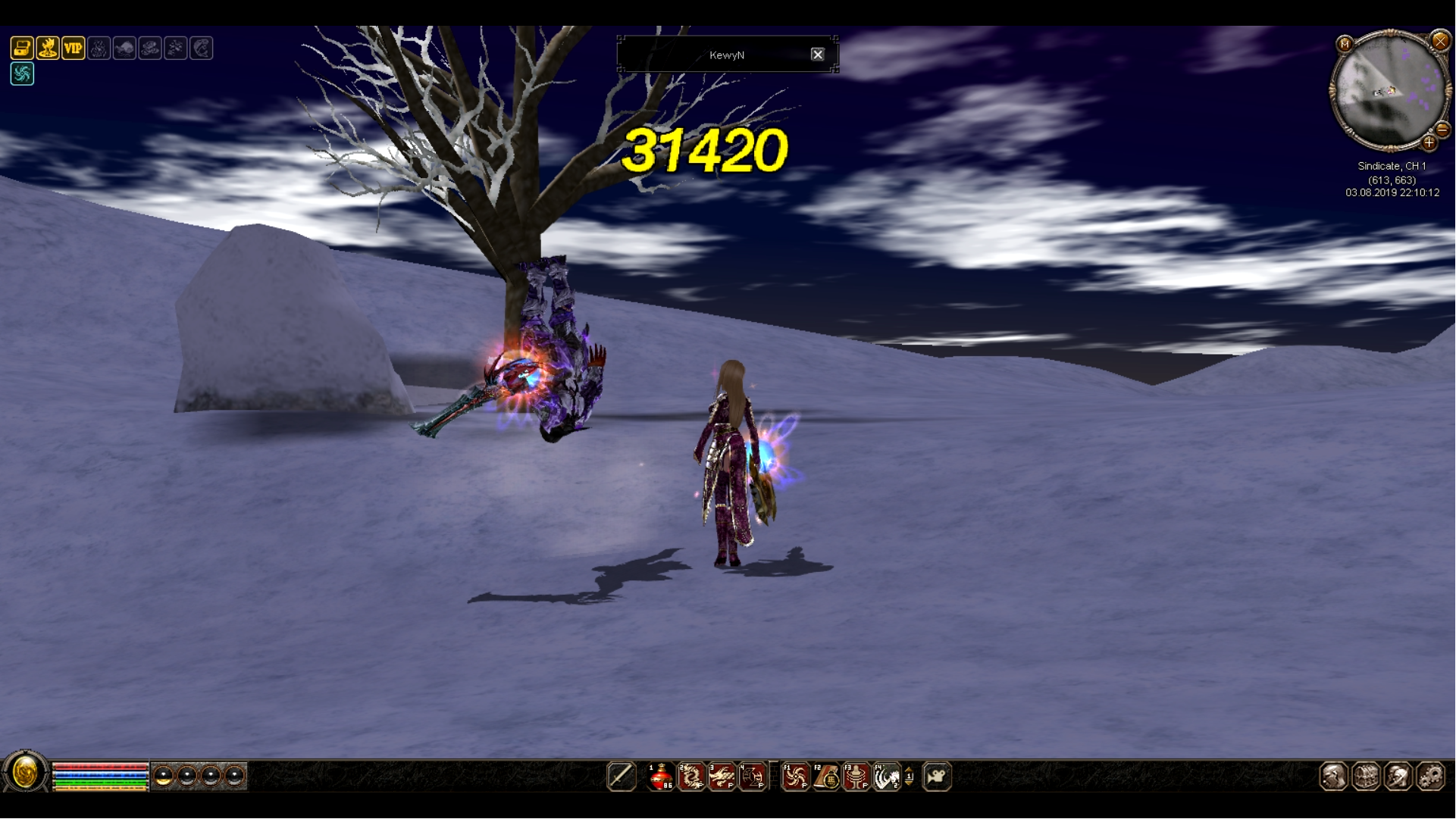Open the treasure chest icon

click(22, 48)
